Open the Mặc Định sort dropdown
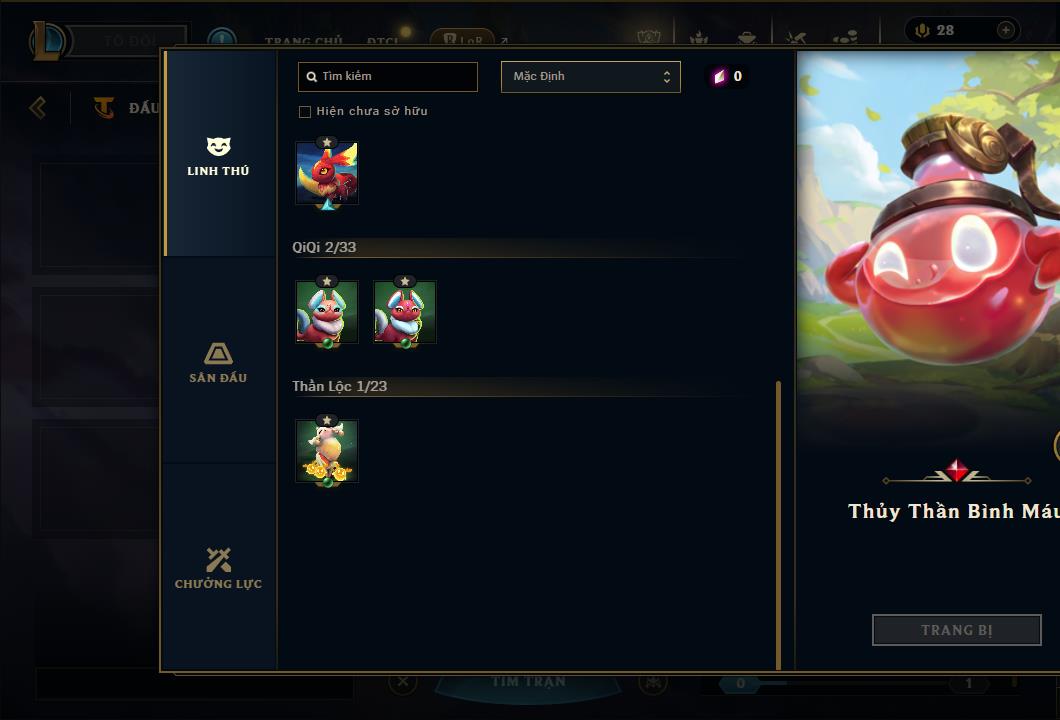The height and width of the screenshot is (720, 1060). [x=590, y=77]
